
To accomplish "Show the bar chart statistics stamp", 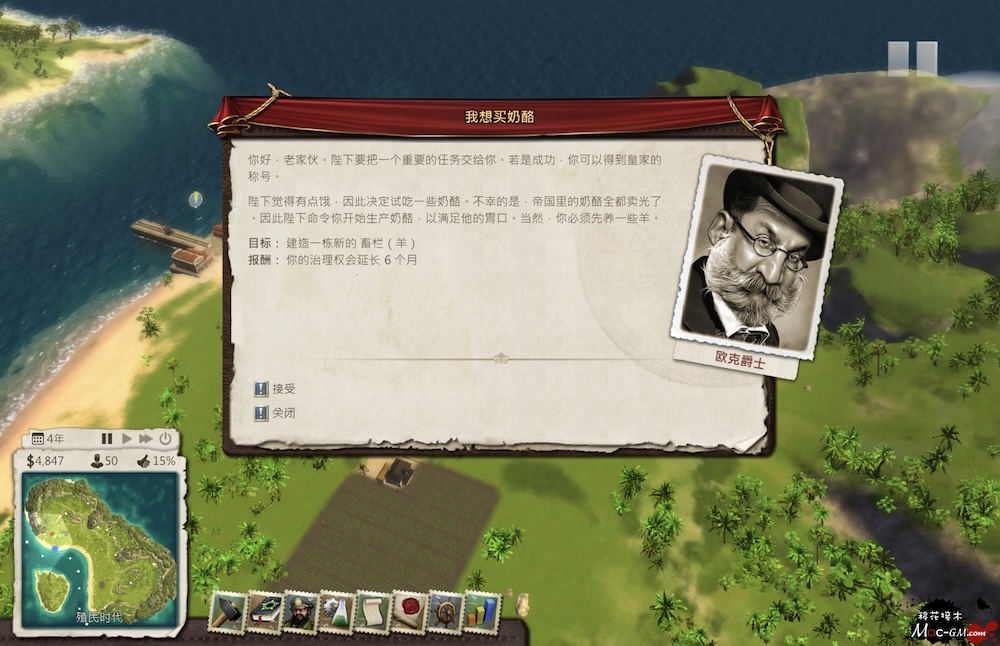I will click(x=481, y=612).
